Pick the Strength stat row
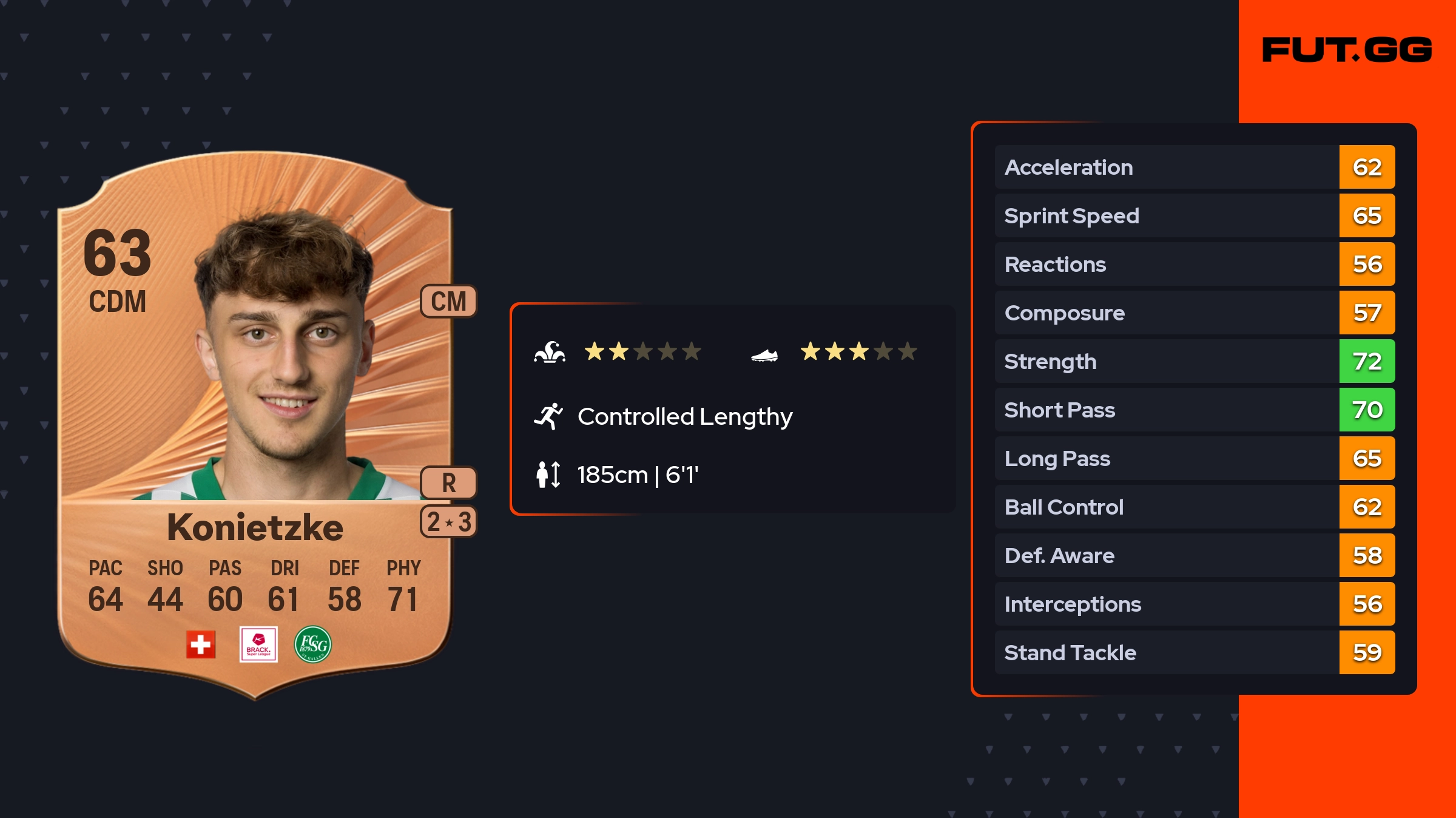 tap(1194, 361)
